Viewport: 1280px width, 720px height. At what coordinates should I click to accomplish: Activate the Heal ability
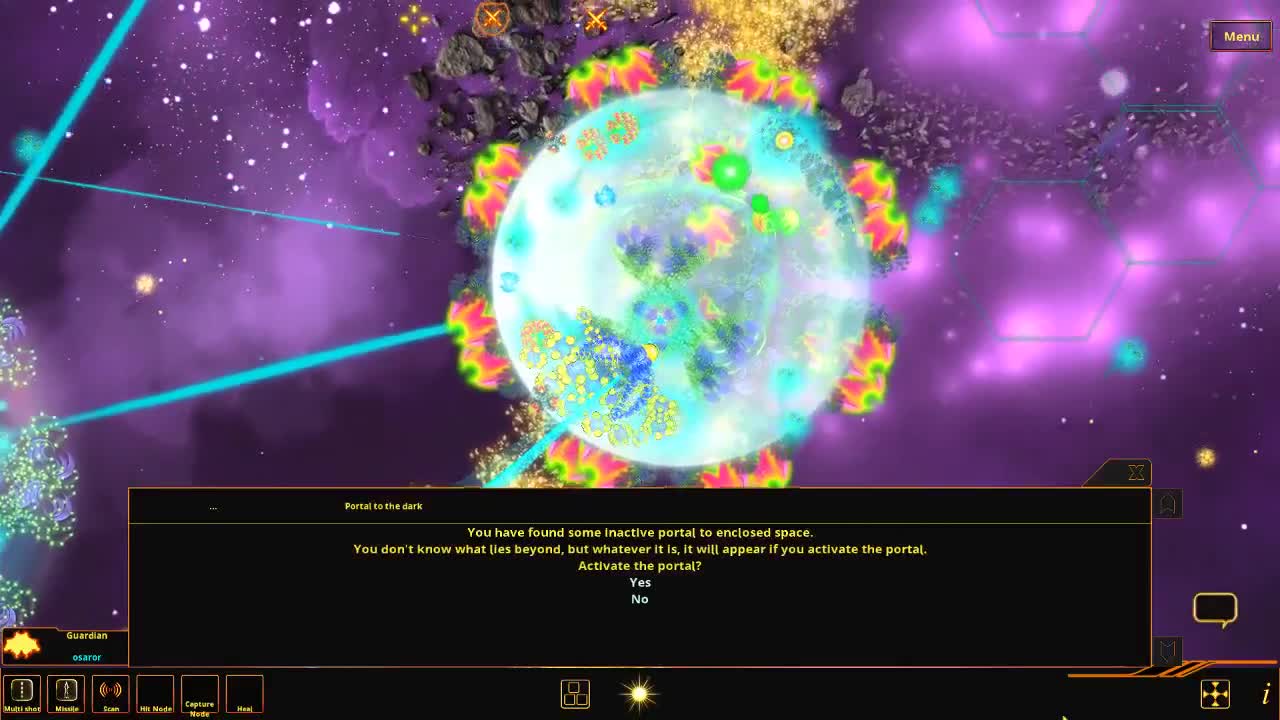click(243, 692)
